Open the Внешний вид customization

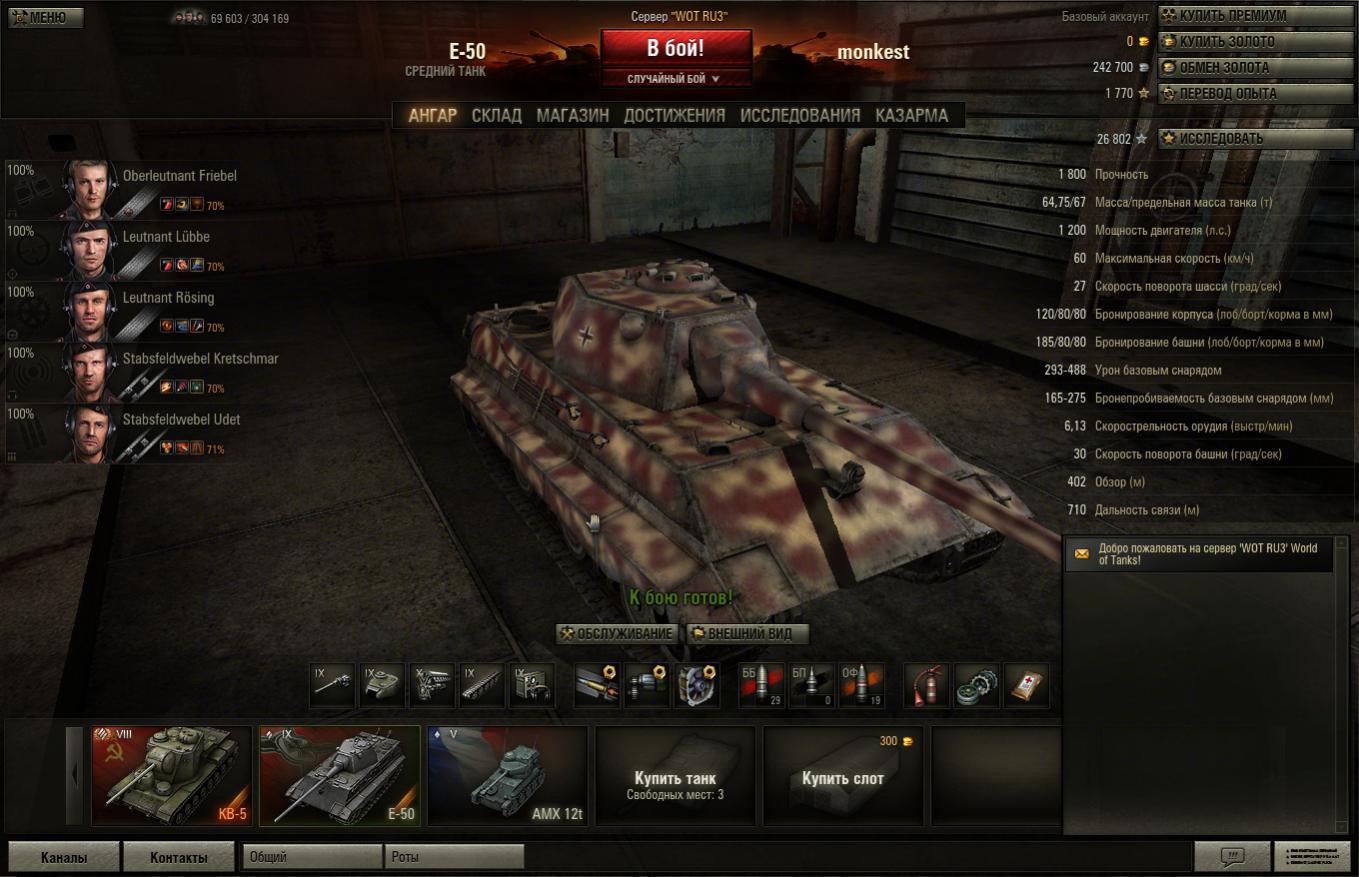click(747, 634)
